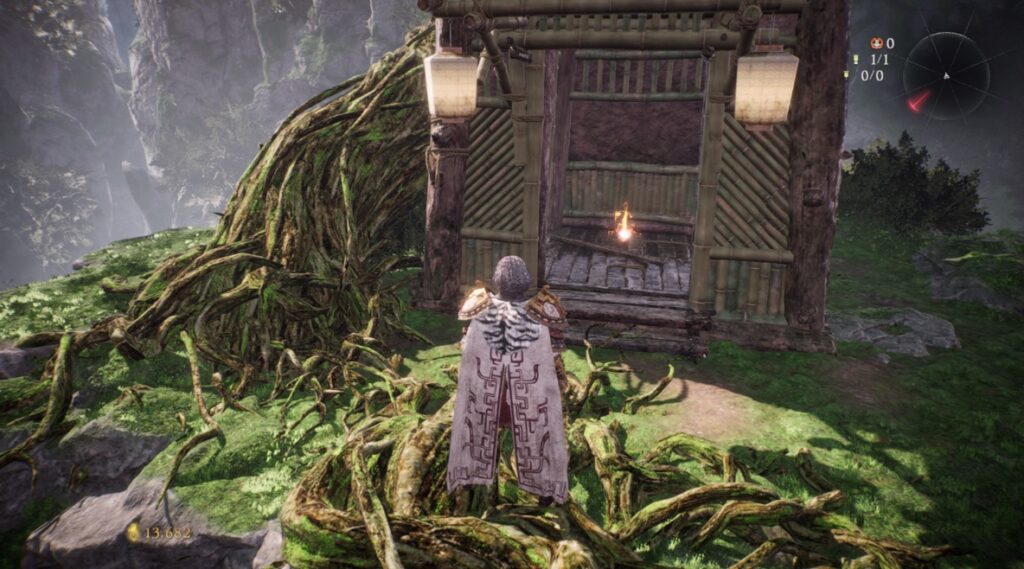Click the circular compass minimap

[946, 75]
